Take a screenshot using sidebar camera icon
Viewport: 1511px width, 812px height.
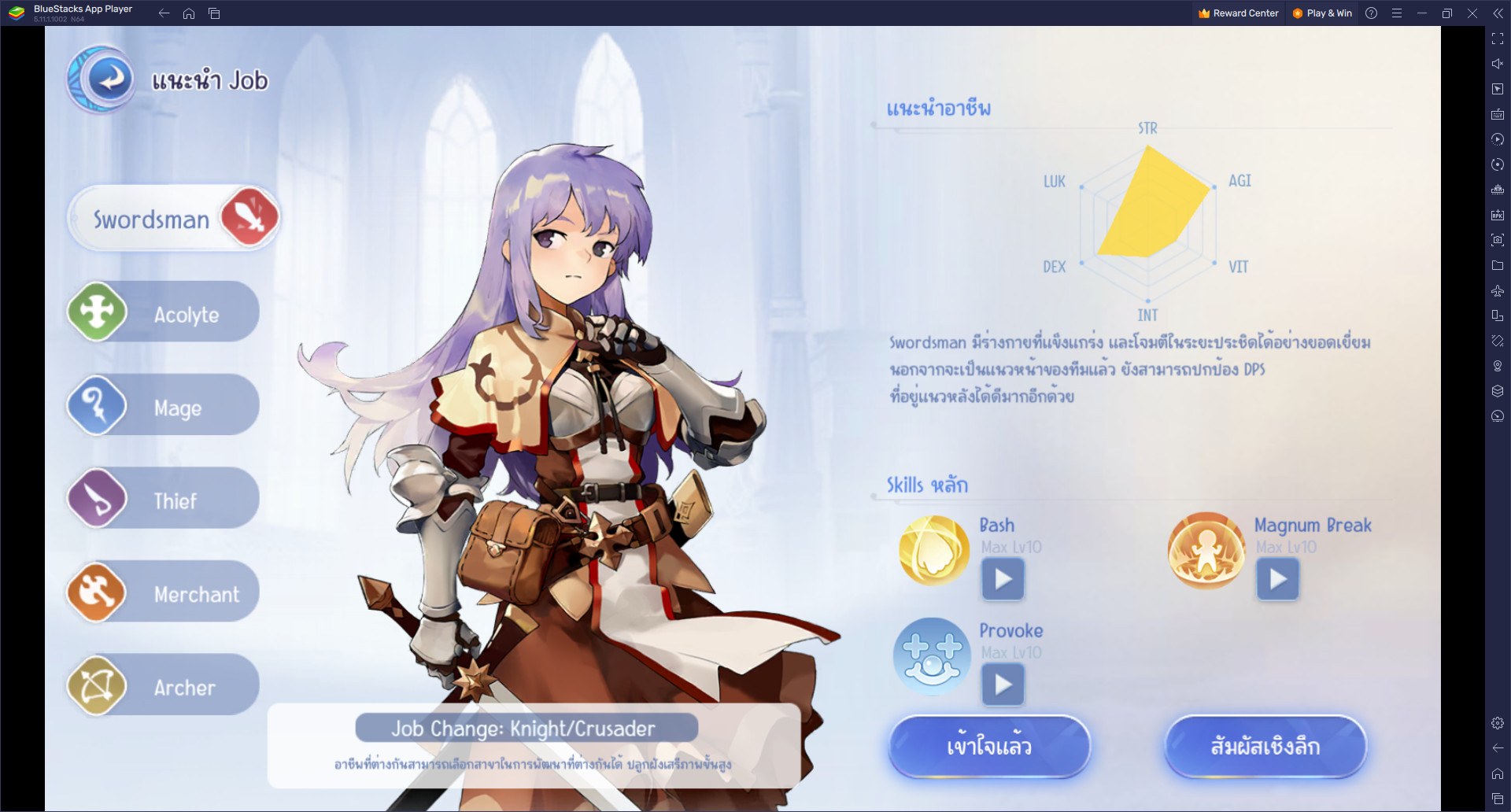click(x=1496, y=240)
